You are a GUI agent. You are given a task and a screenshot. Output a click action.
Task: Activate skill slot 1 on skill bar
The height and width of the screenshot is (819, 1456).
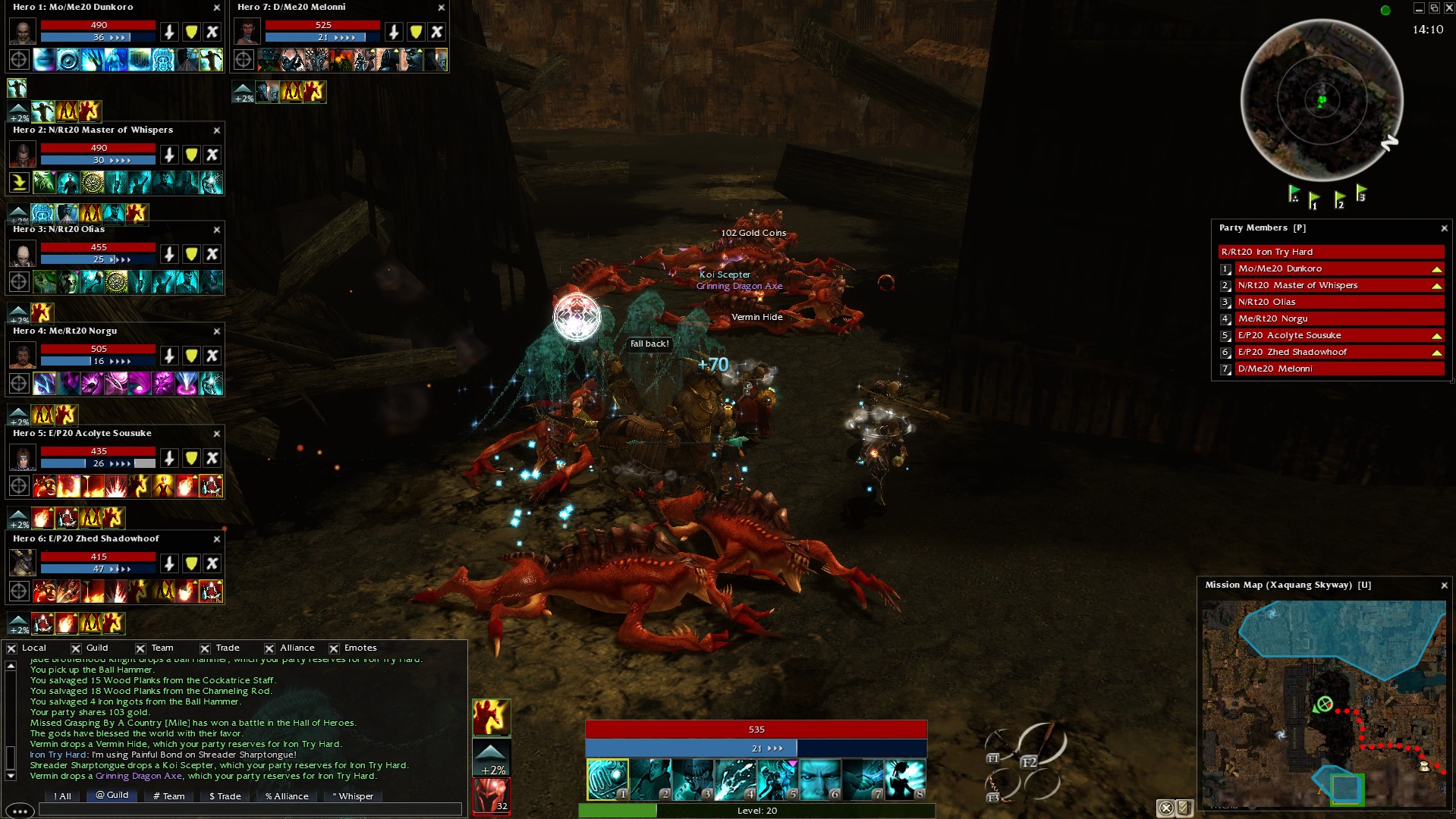[x=607, y=780]
